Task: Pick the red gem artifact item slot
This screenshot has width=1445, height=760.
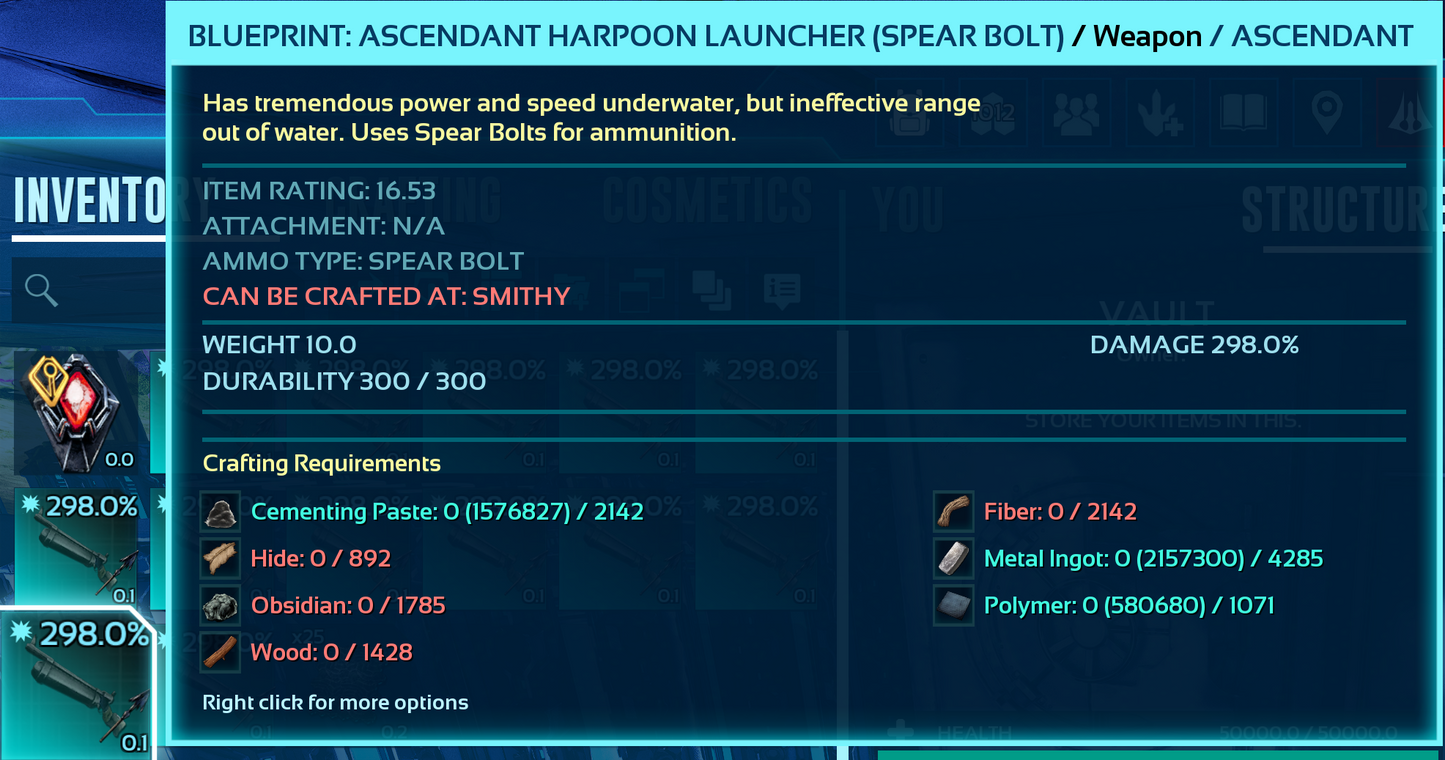Action: coord(75,412)
